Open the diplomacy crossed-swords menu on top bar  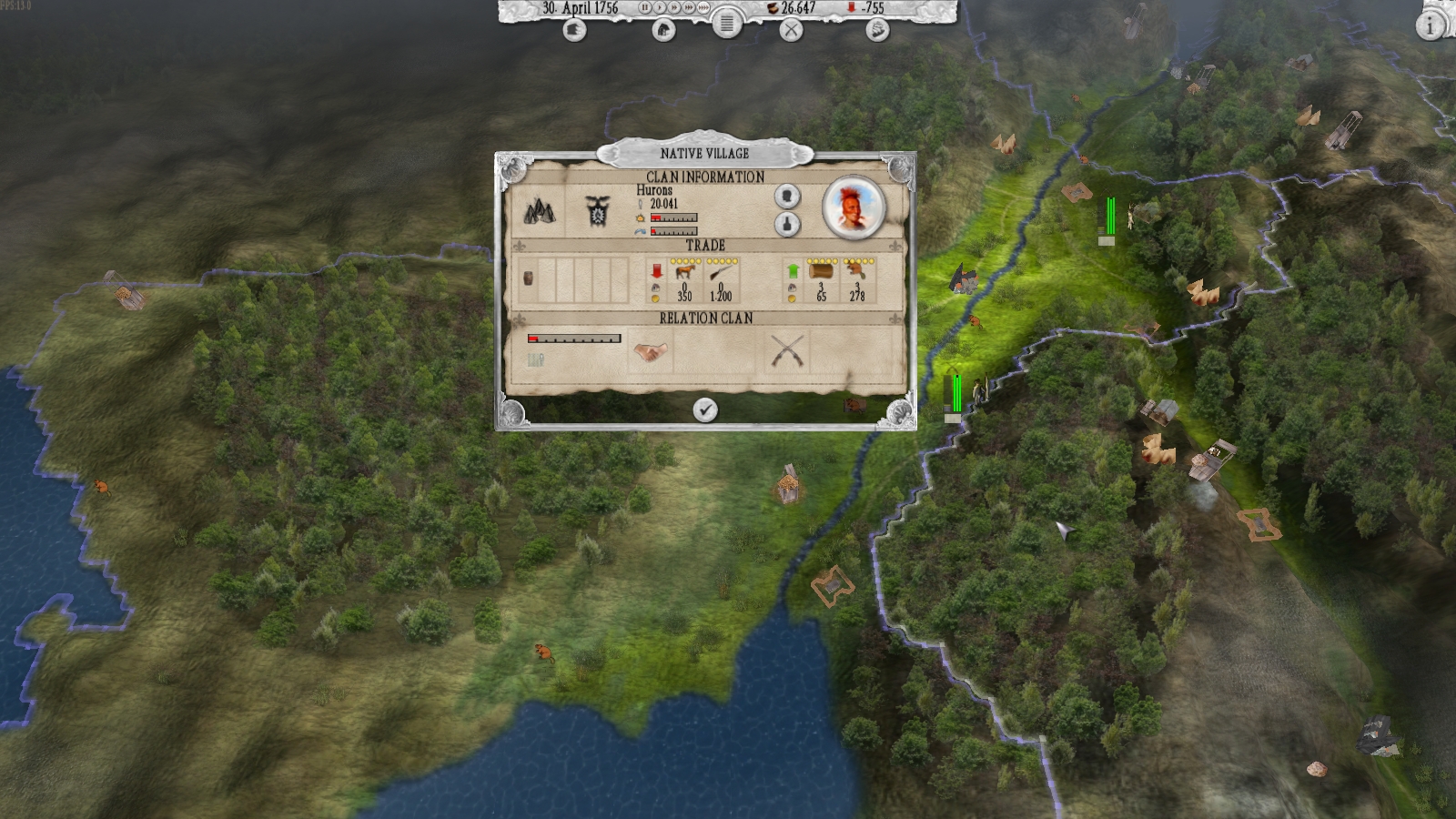pos(792,30)
